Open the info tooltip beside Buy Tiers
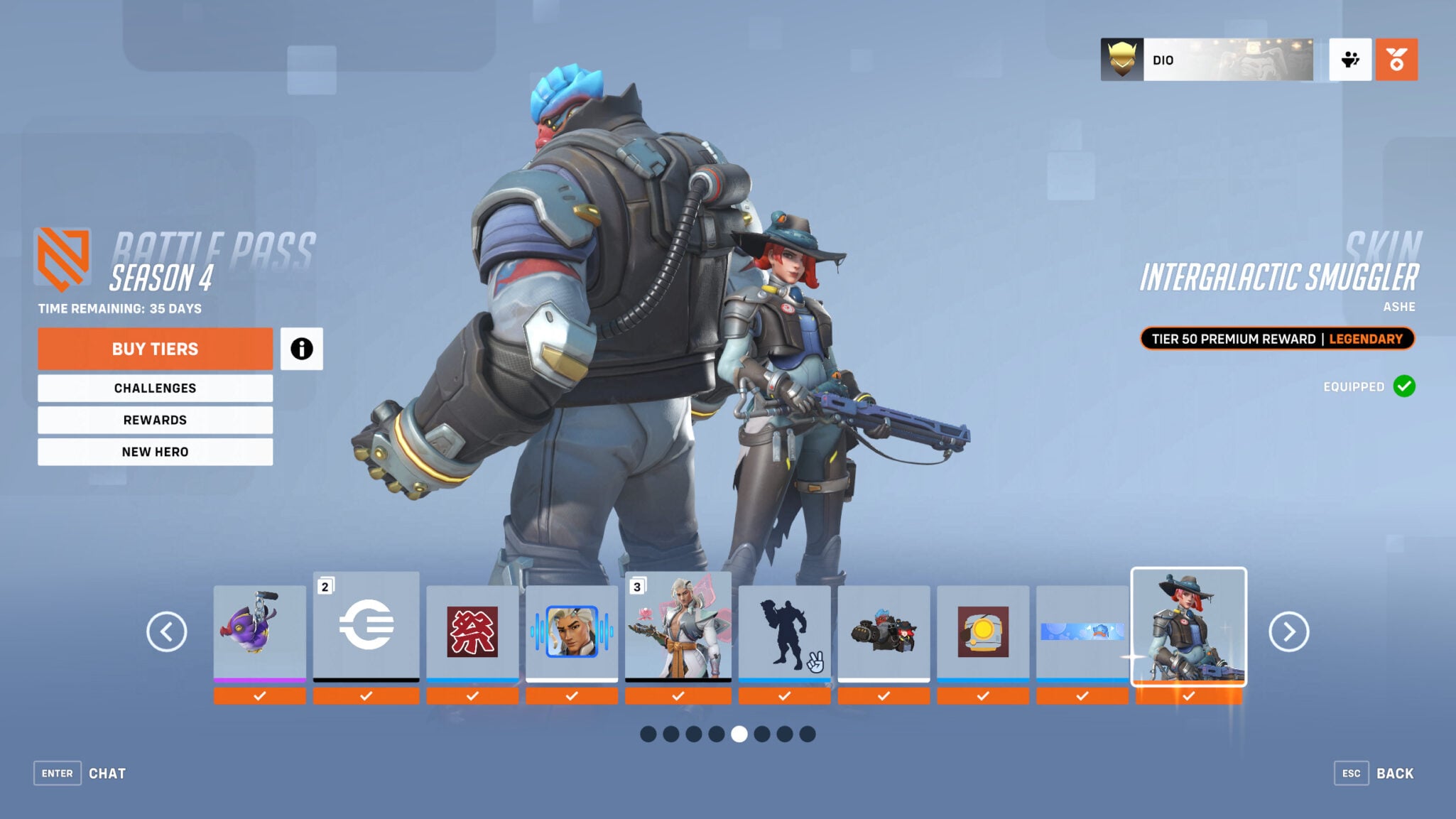Viewport: 1456px width, 819px height. 302,349
